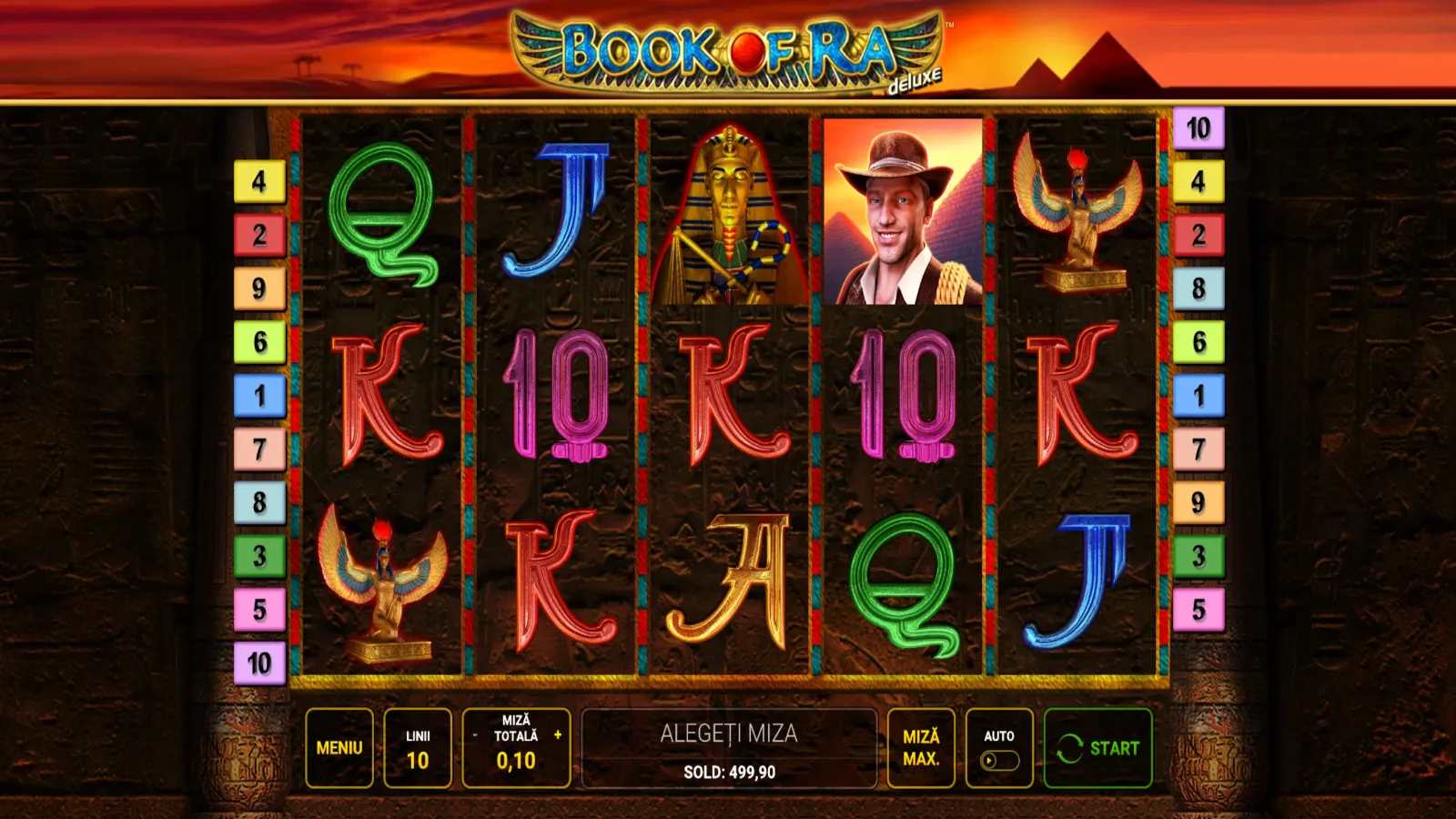Click the circular spin arrow icon on START
This screenshot has width=1456, height=819.
pos(1069,748)
